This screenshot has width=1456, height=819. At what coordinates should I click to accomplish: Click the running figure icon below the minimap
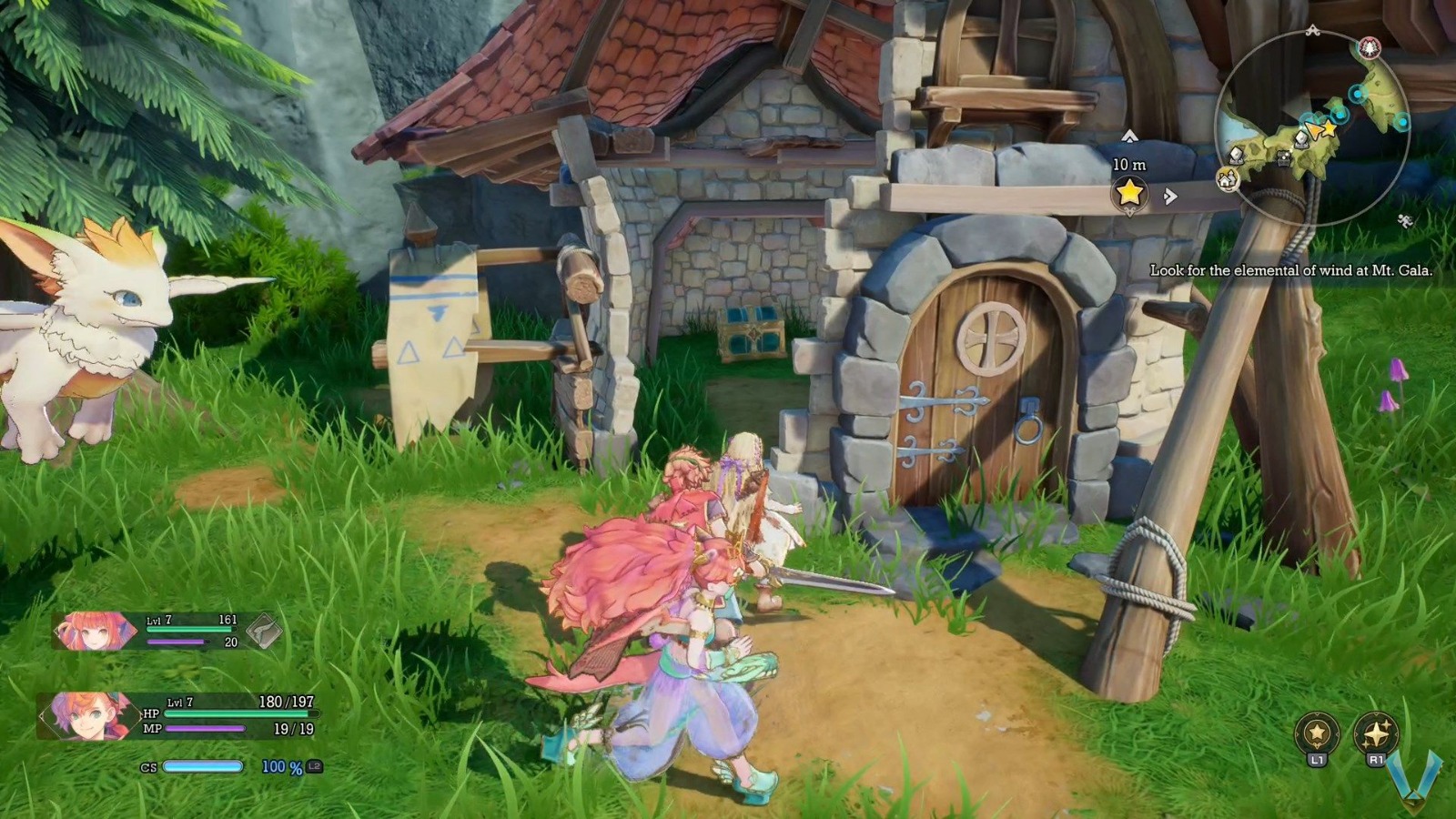pos(1405,220)
